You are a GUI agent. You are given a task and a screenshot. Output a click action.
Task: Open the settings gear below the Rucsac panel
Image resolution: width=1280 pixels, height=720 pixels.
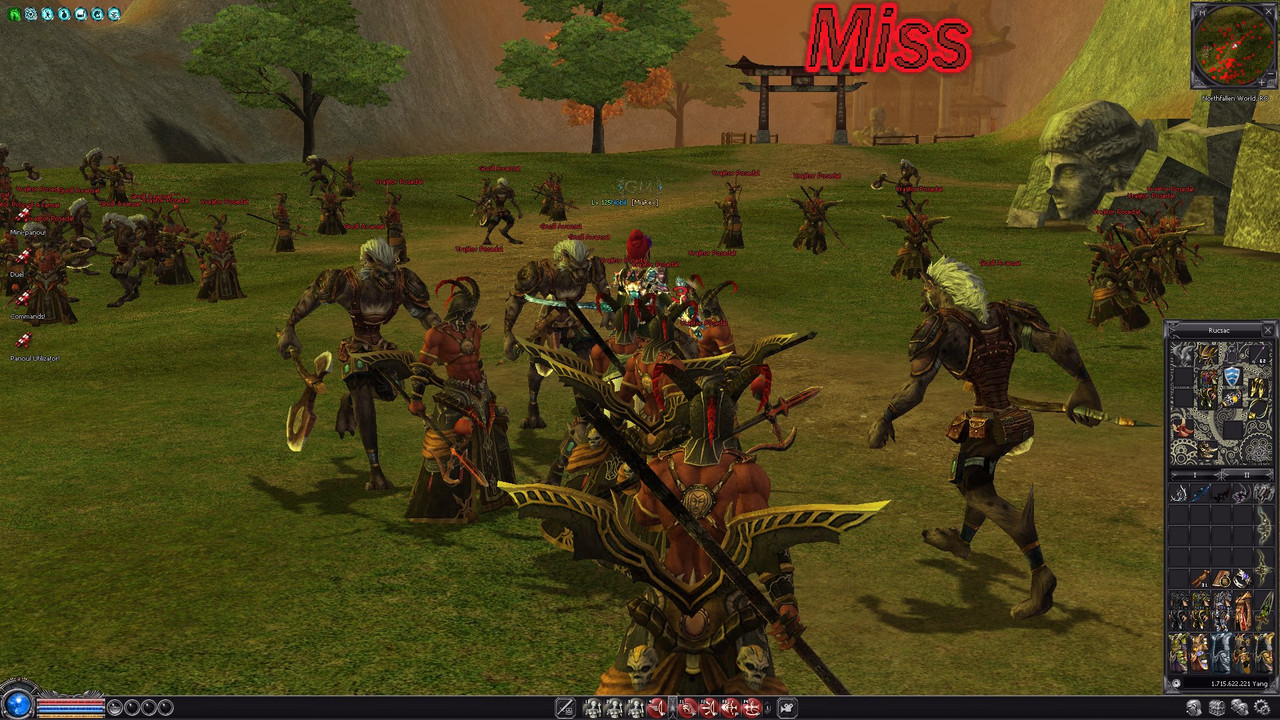coord(1261,707)
